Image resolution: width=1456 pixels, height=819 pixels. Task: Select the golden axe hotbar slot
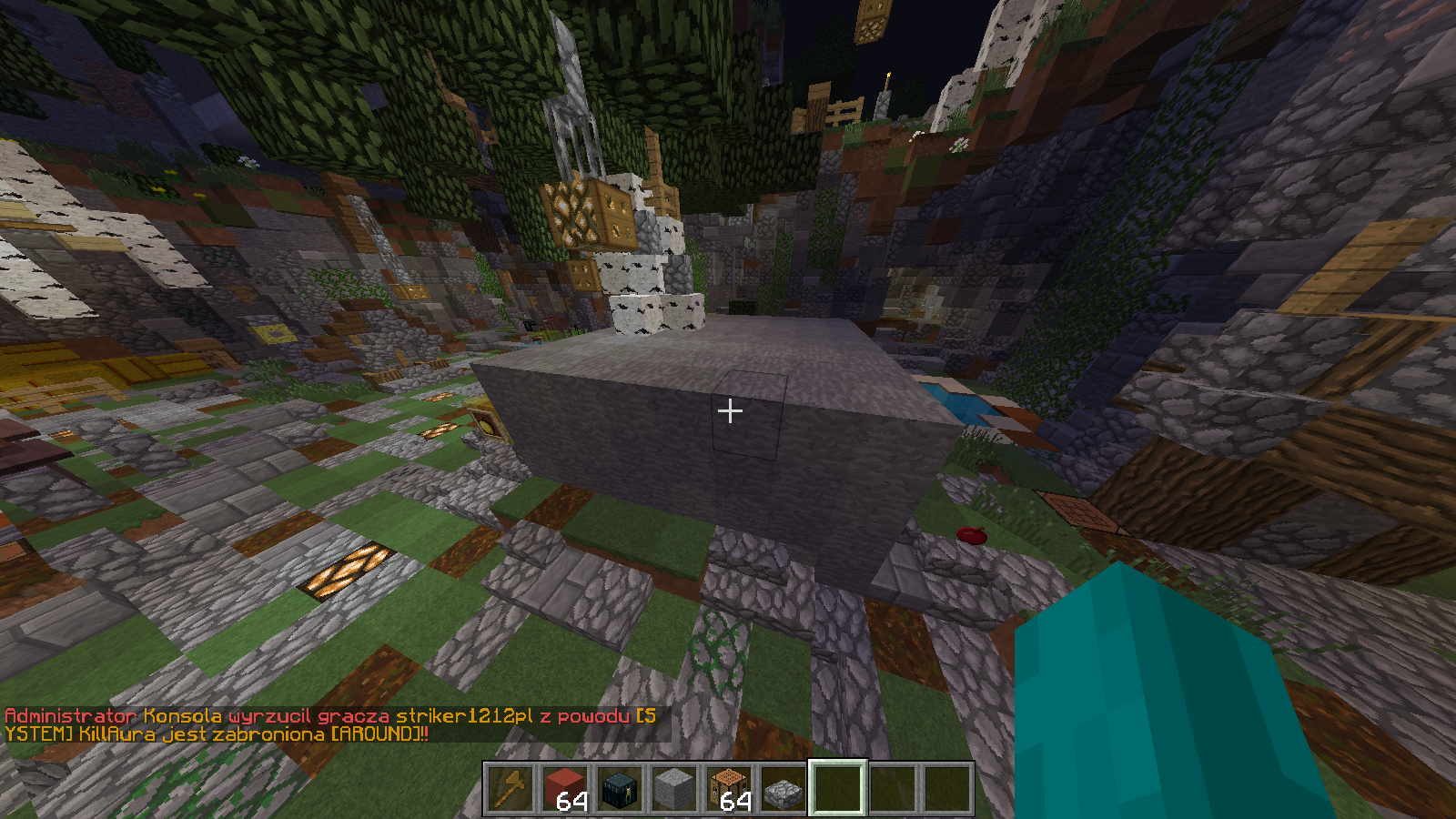pos(511,788)
